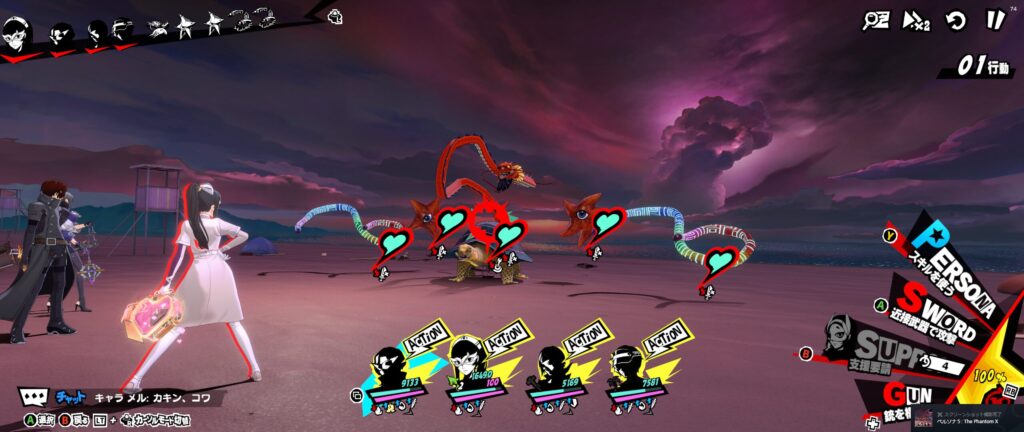Screen dimensions: 1024x432
Task: Toggle the x2 battle speed button
Action: coord(916,20)
